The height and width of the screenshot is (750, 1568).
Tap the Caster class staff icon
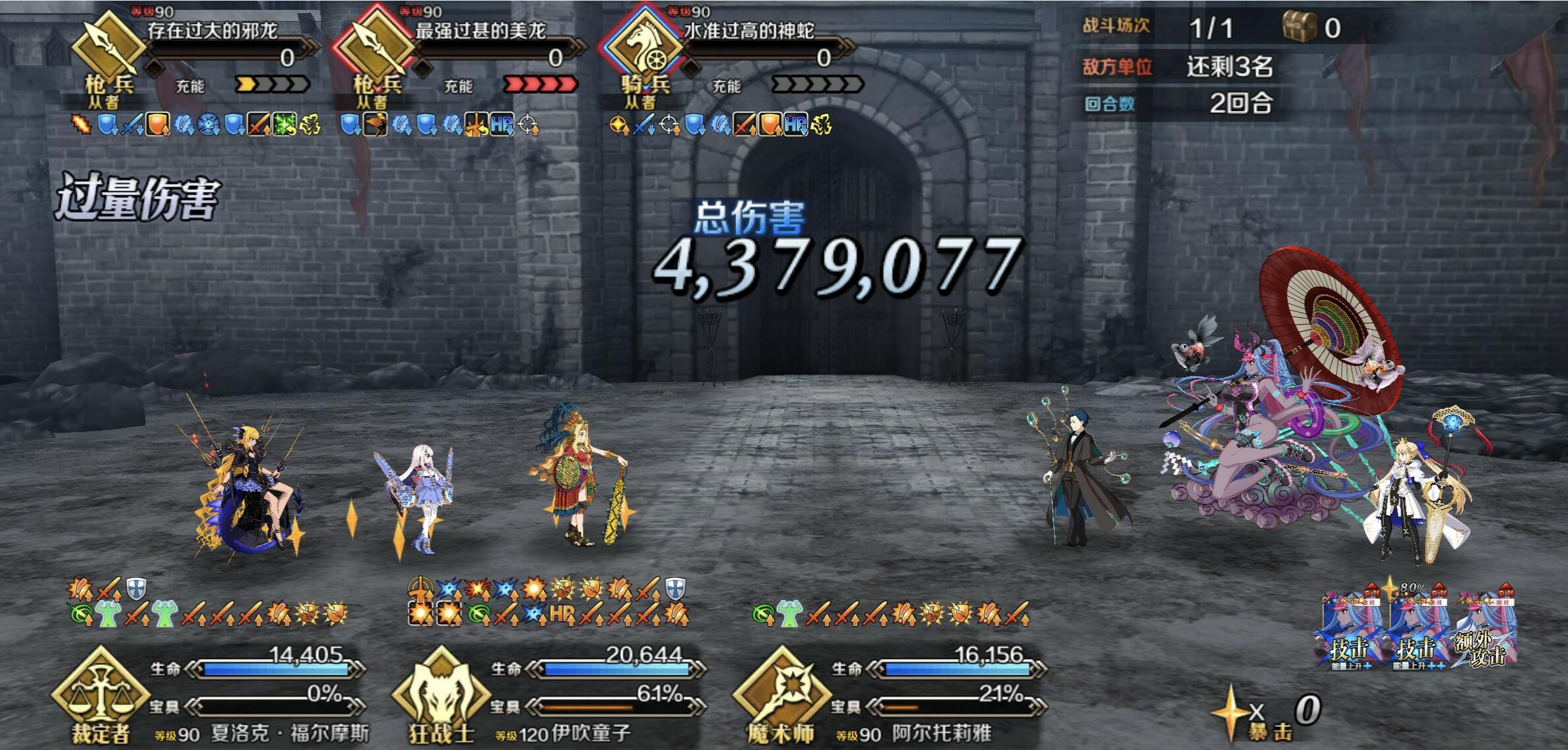pos(781,689)
